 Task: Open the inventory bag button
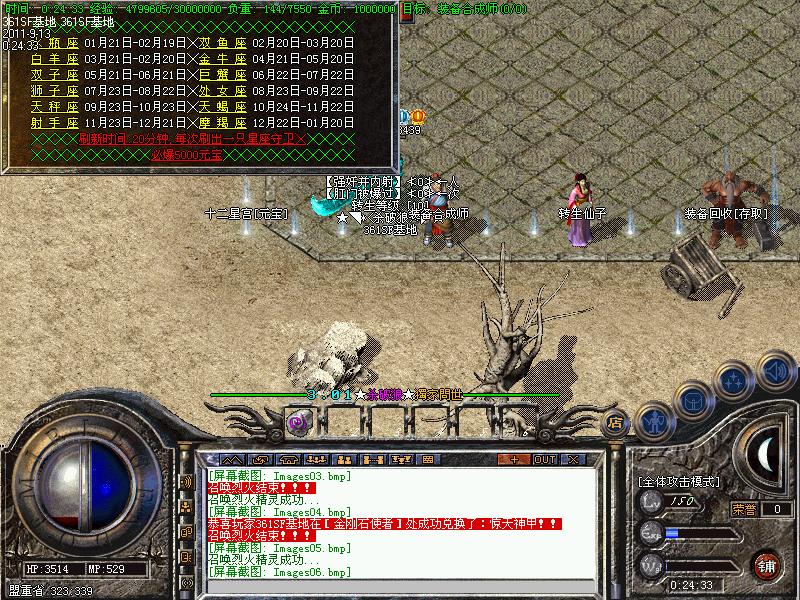693,400
